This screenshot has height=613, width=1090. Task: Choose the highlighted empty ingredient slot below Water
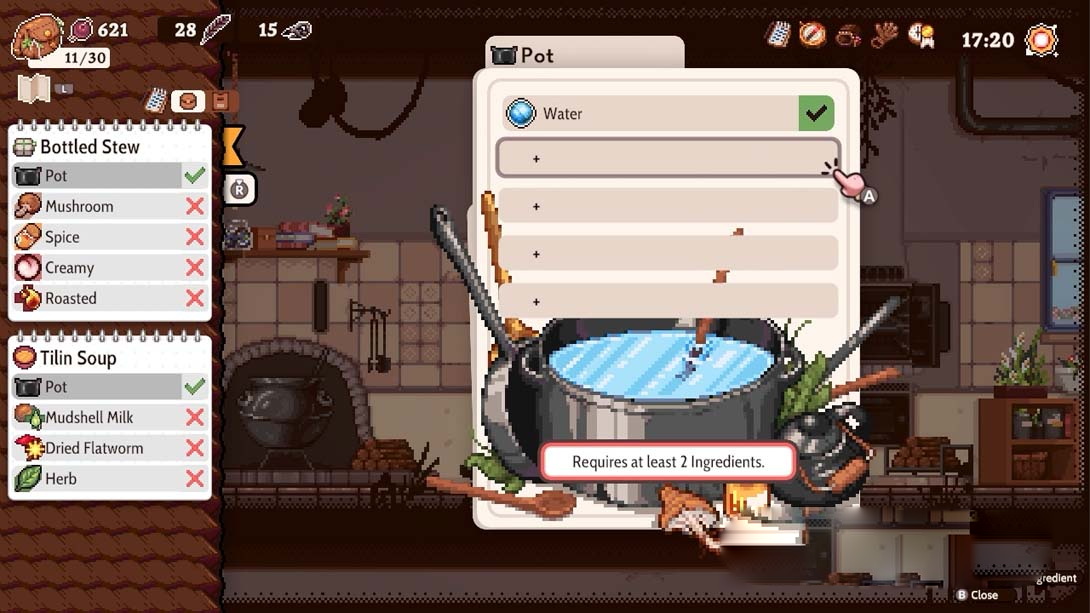point(667,158)
